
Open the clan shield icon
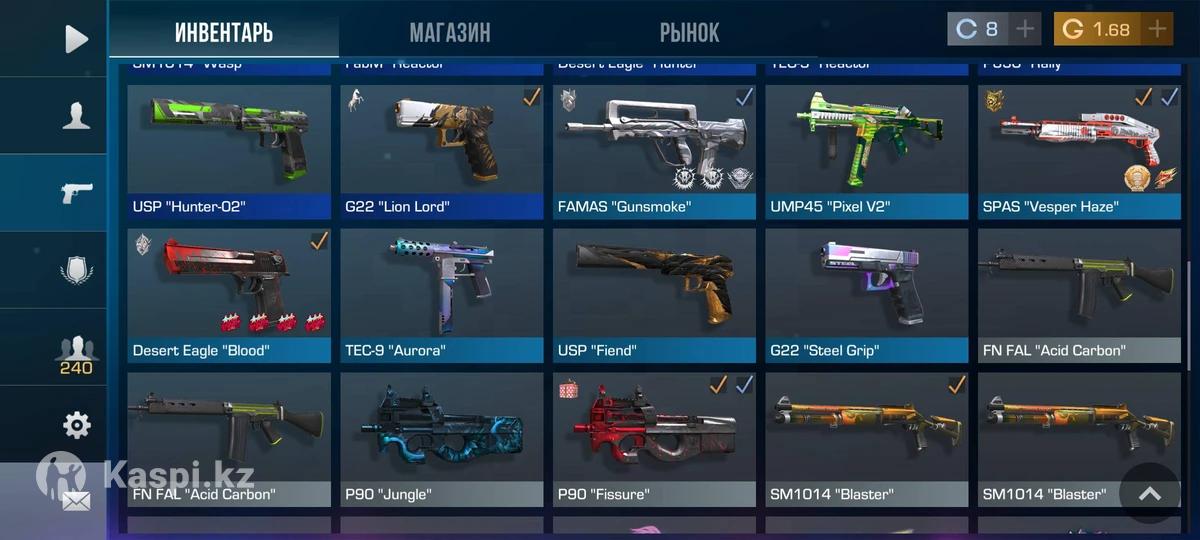[76, 271]
